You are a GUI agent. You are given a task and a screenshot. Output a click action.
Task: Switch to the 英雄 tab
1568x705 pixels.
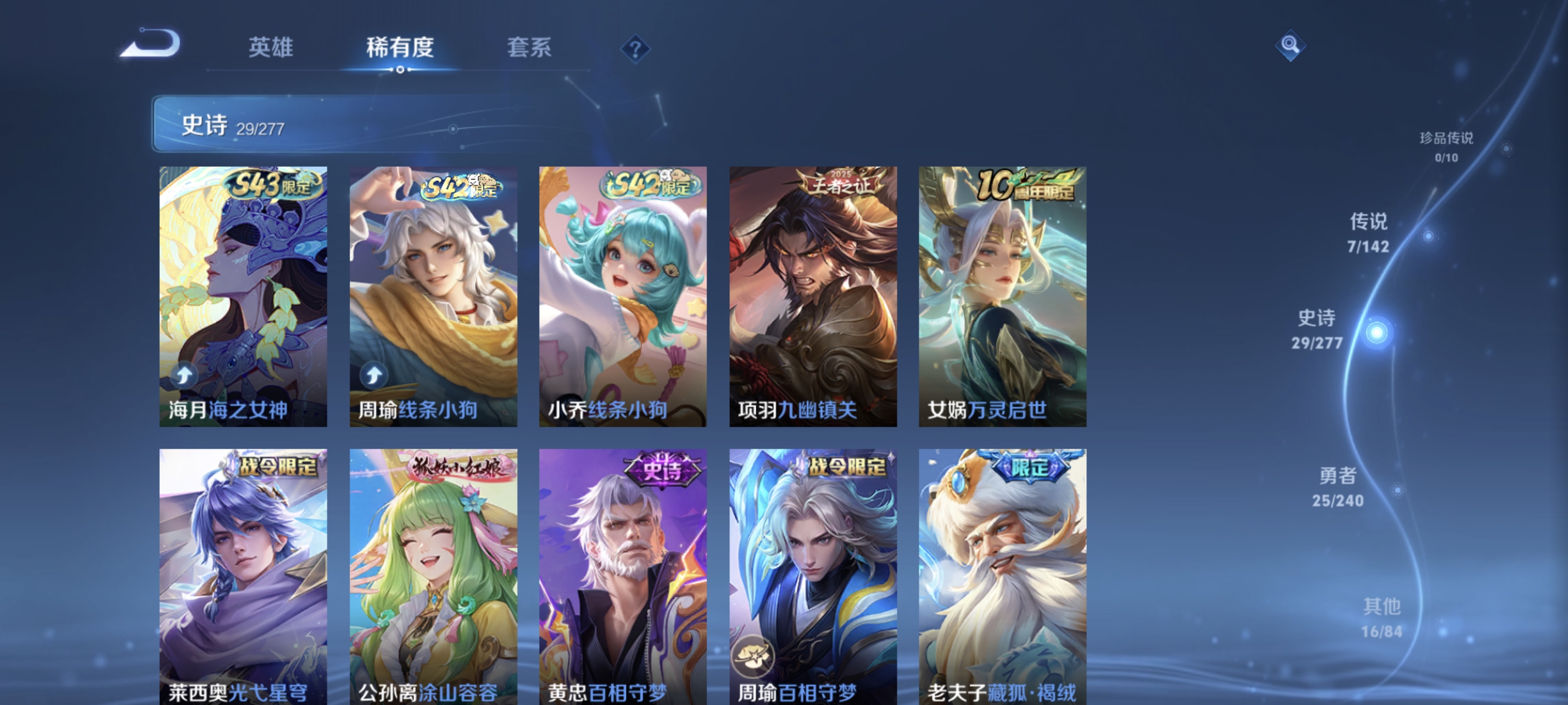tap(270, 48)
